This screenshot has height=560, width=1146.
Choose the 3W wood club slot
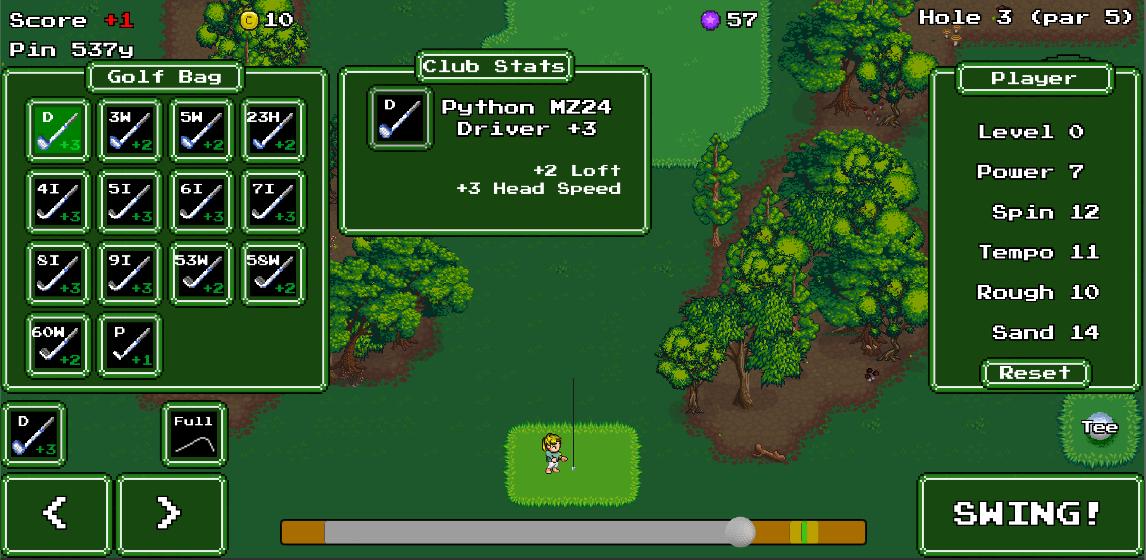(129, 130)
